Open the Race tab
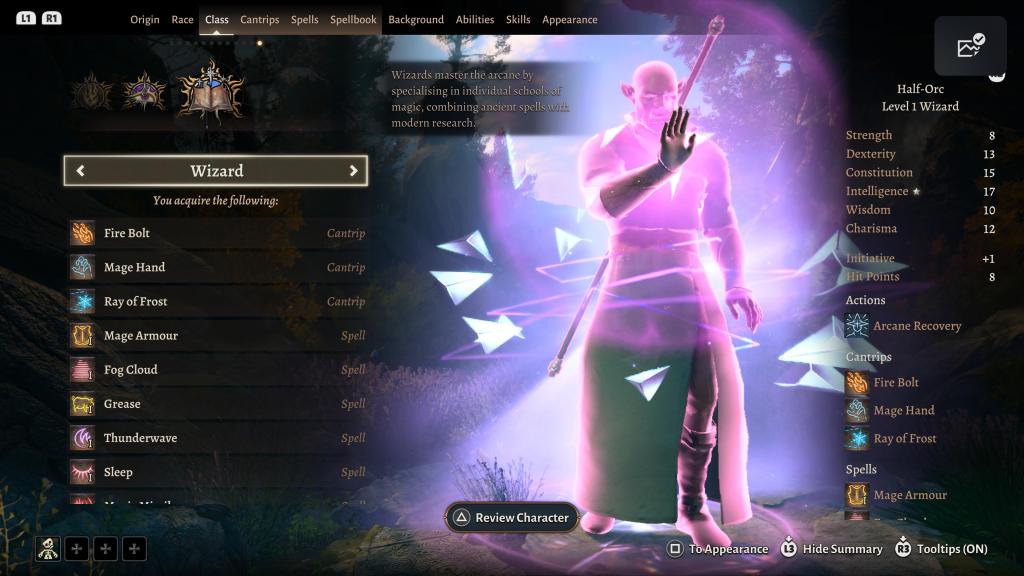Image resolution: width=1024 pixels, height=576 pixels. pyautogui.click(x=182, y=20)
